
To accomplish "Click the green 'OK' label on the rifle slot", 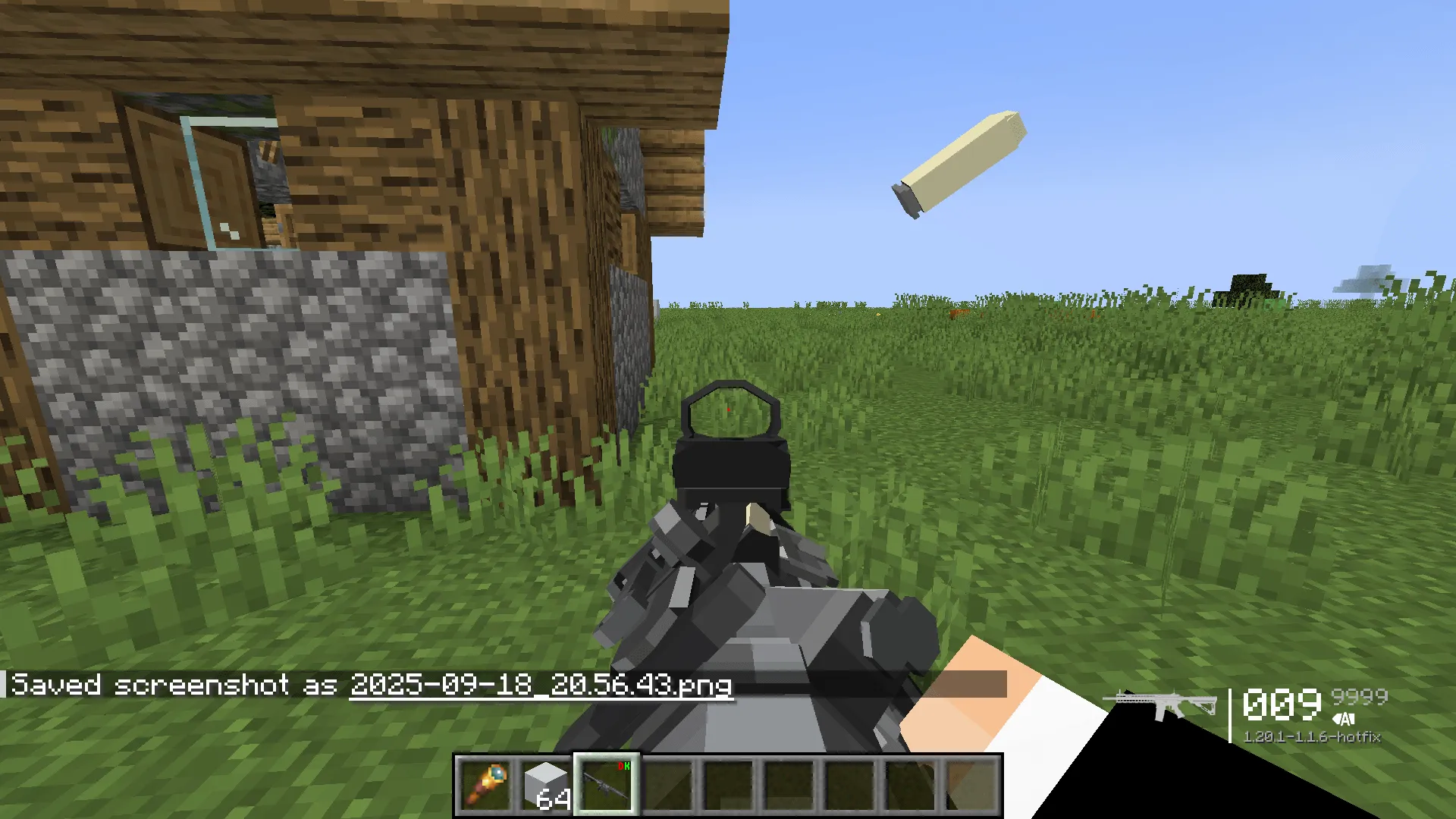I will point(626,766).
